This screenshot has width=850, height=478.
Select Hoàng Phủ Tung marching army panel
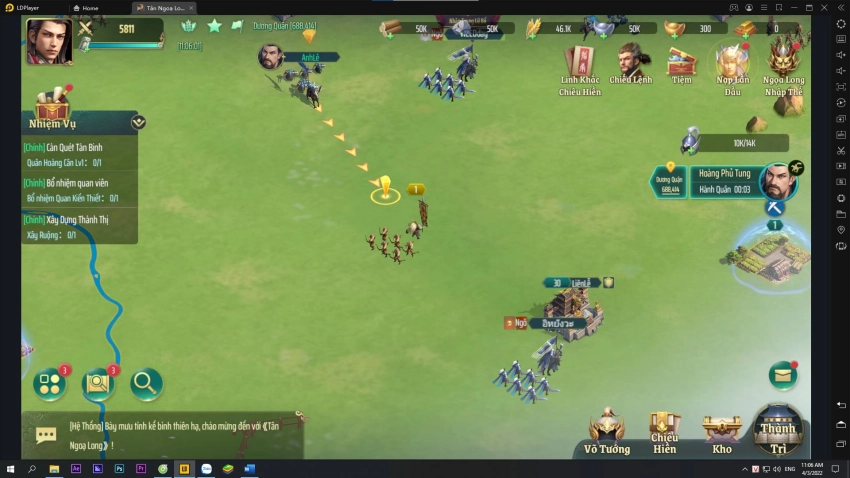pyautogui.click(x=725, y=181)
